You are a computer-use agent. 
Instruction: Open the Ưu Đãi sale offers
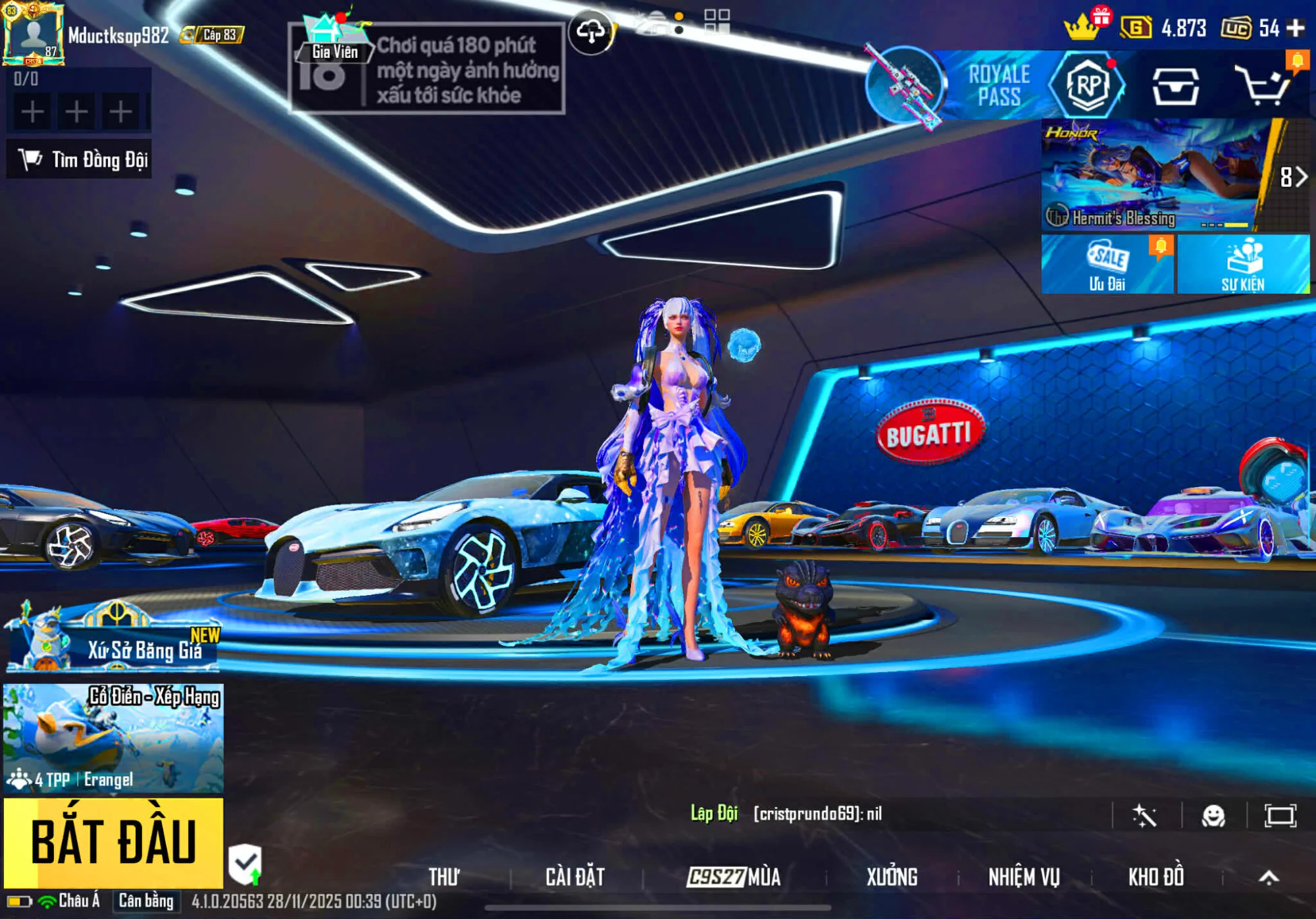[x=1107, y=265]
